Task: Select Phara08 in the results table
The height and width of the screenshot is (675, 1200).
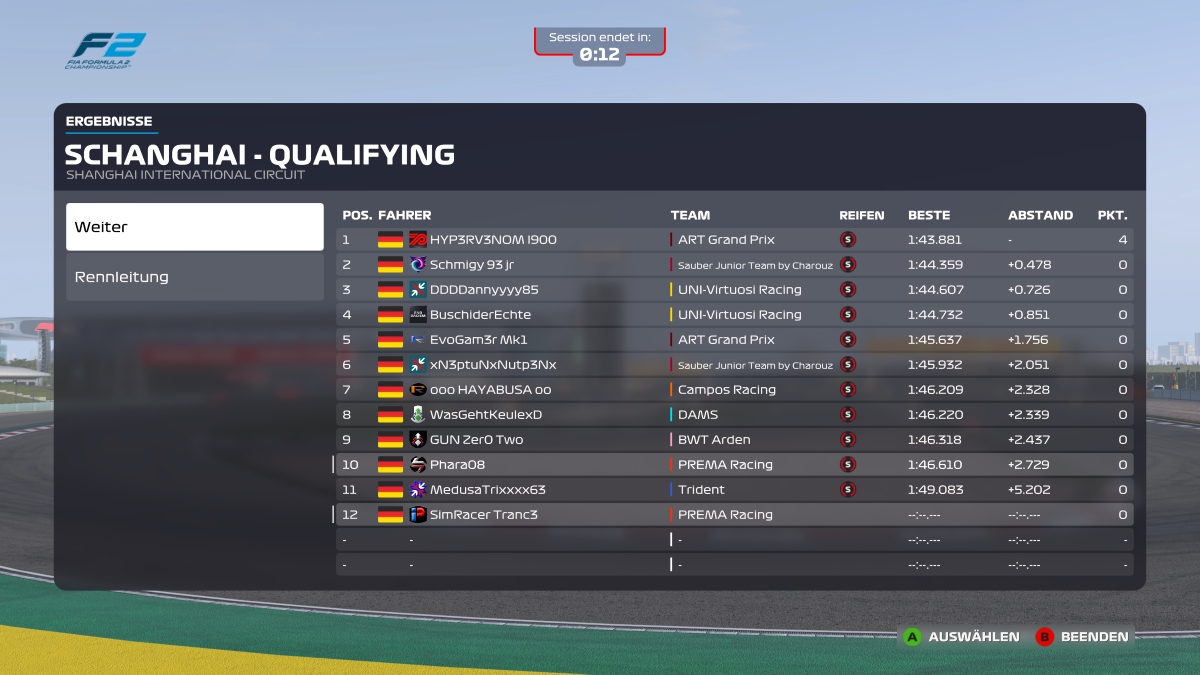Action: 457,465
